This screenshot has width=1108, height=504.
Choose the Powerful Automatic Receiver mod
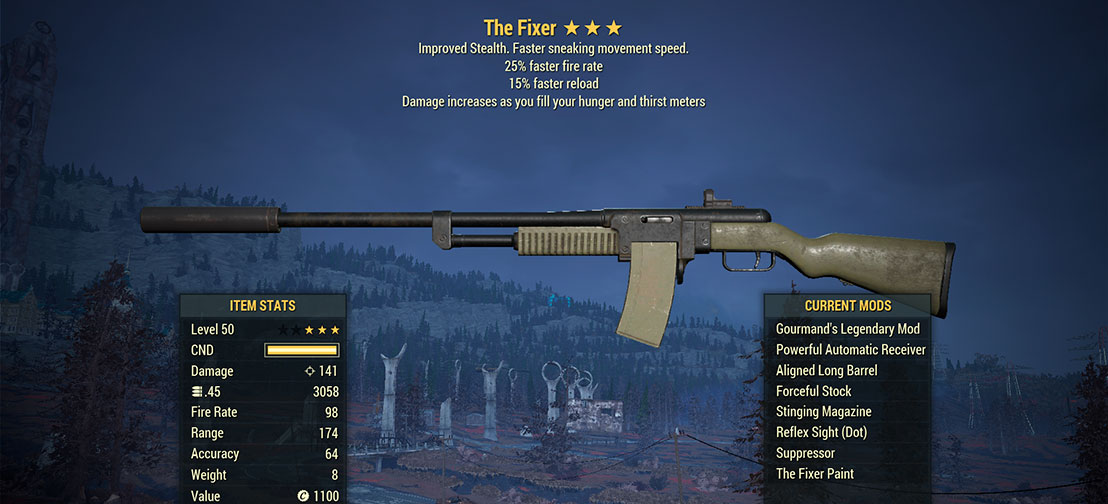point(850,350)
